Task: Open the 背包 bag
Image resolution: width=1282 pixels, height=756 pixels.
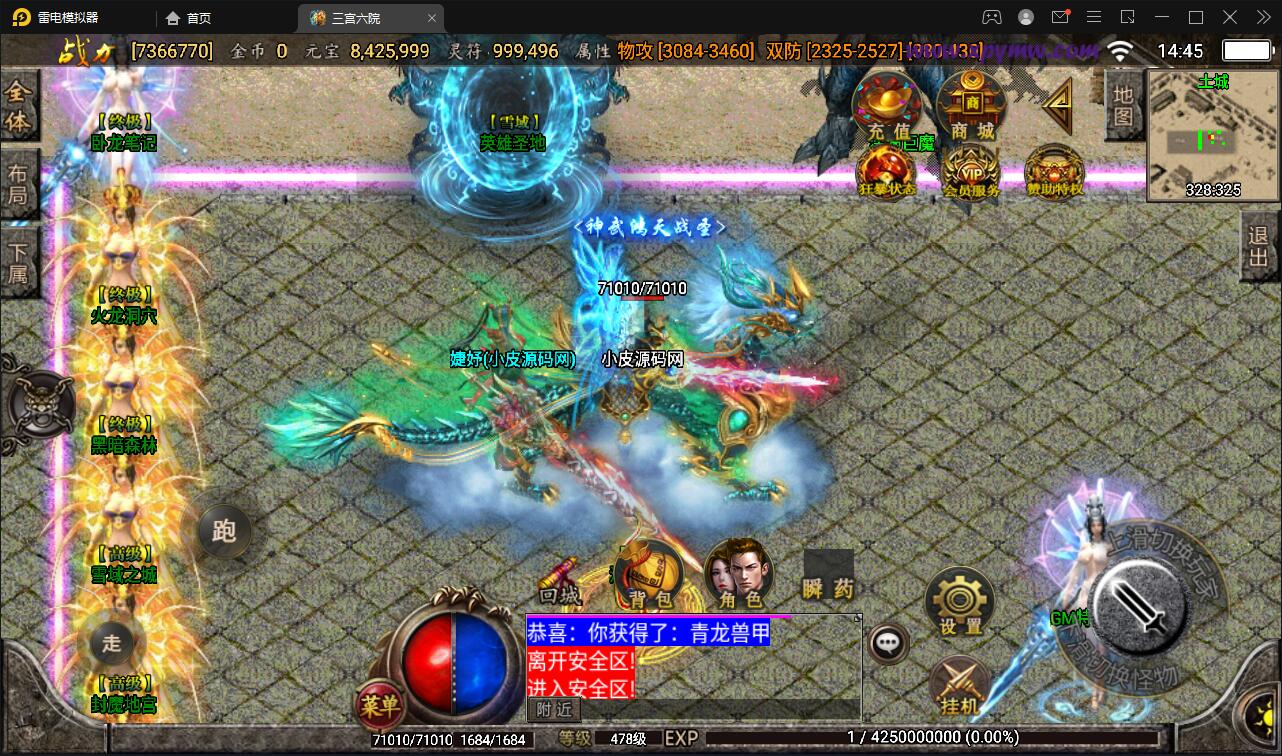Action: pyautogui.click(x=650, y=577)
